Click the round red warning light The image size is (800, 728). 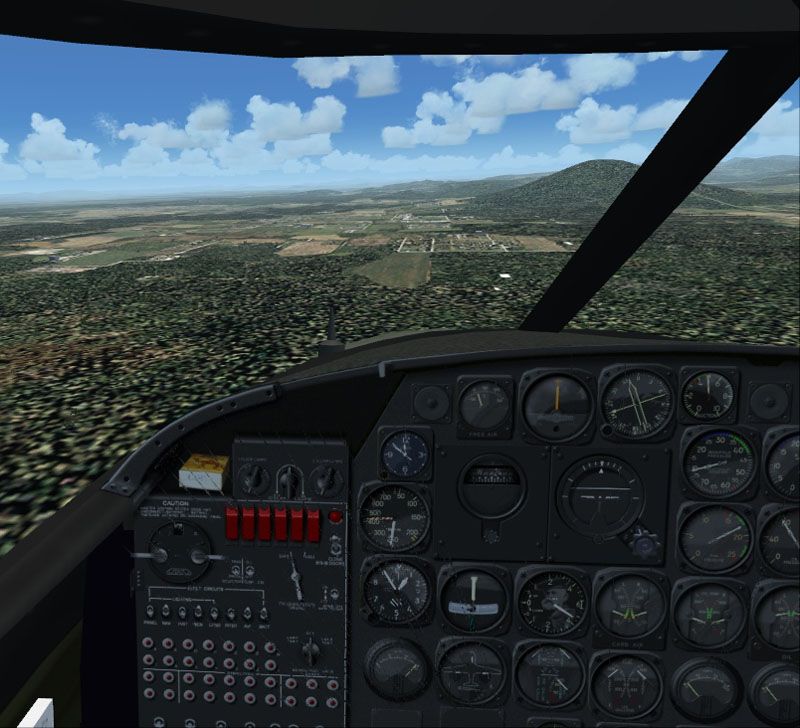[x=336, y=518]
